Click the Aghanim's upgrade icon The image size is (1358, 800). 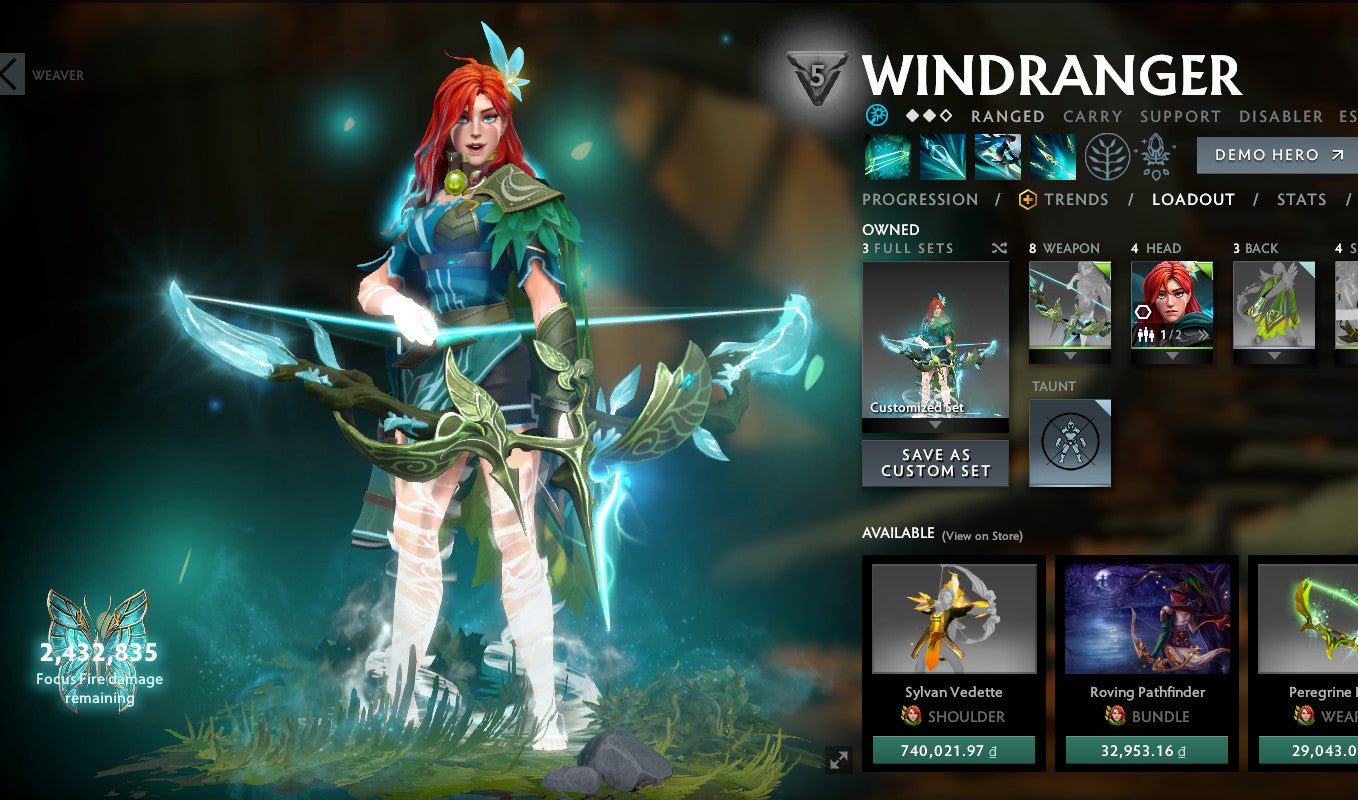[1155, 155]
